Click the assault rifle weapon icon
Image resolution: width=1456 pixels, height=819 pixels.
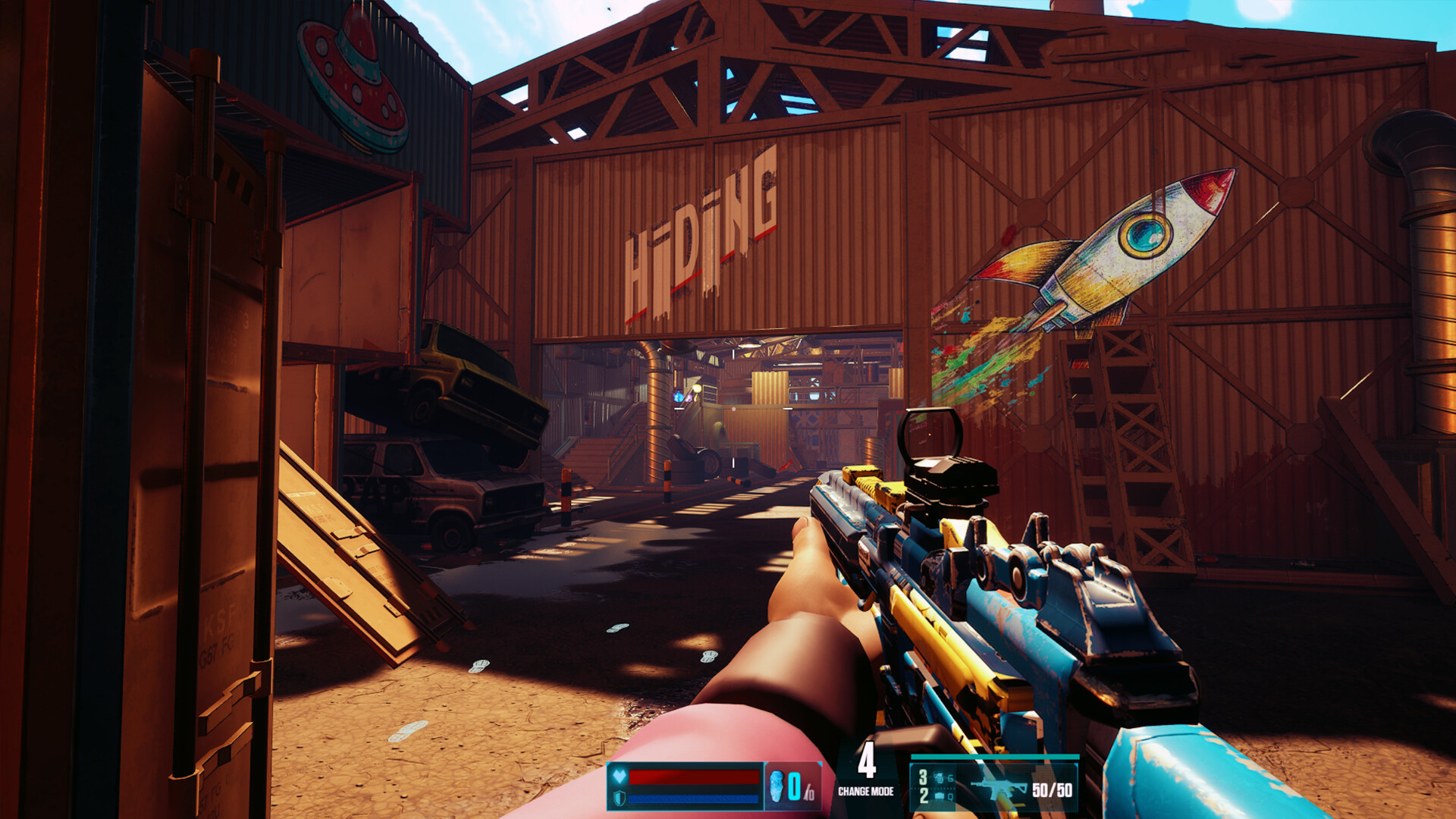998,789
